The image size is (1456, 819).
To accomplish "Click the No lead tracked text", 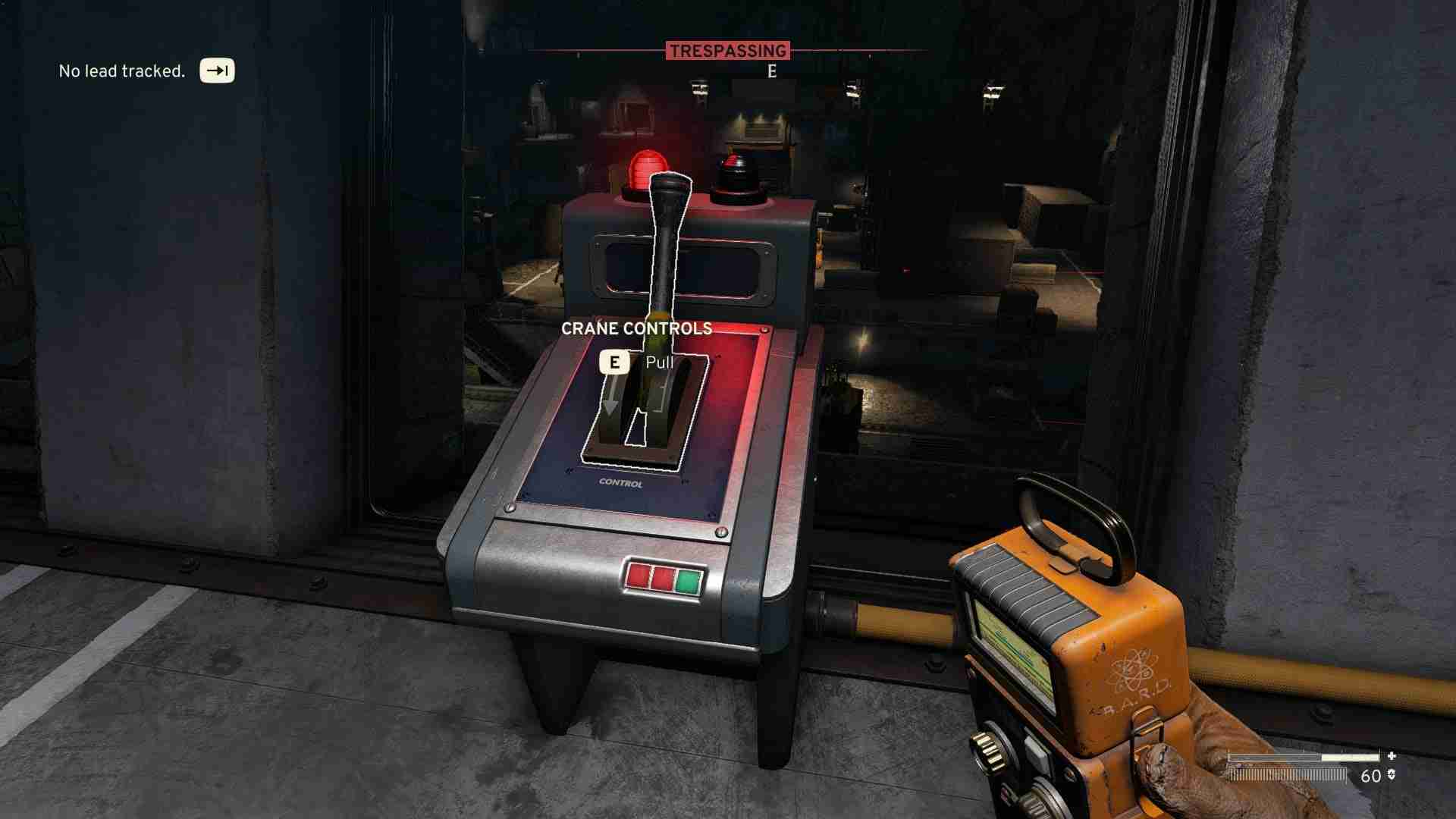I will (x=121, y=71).
